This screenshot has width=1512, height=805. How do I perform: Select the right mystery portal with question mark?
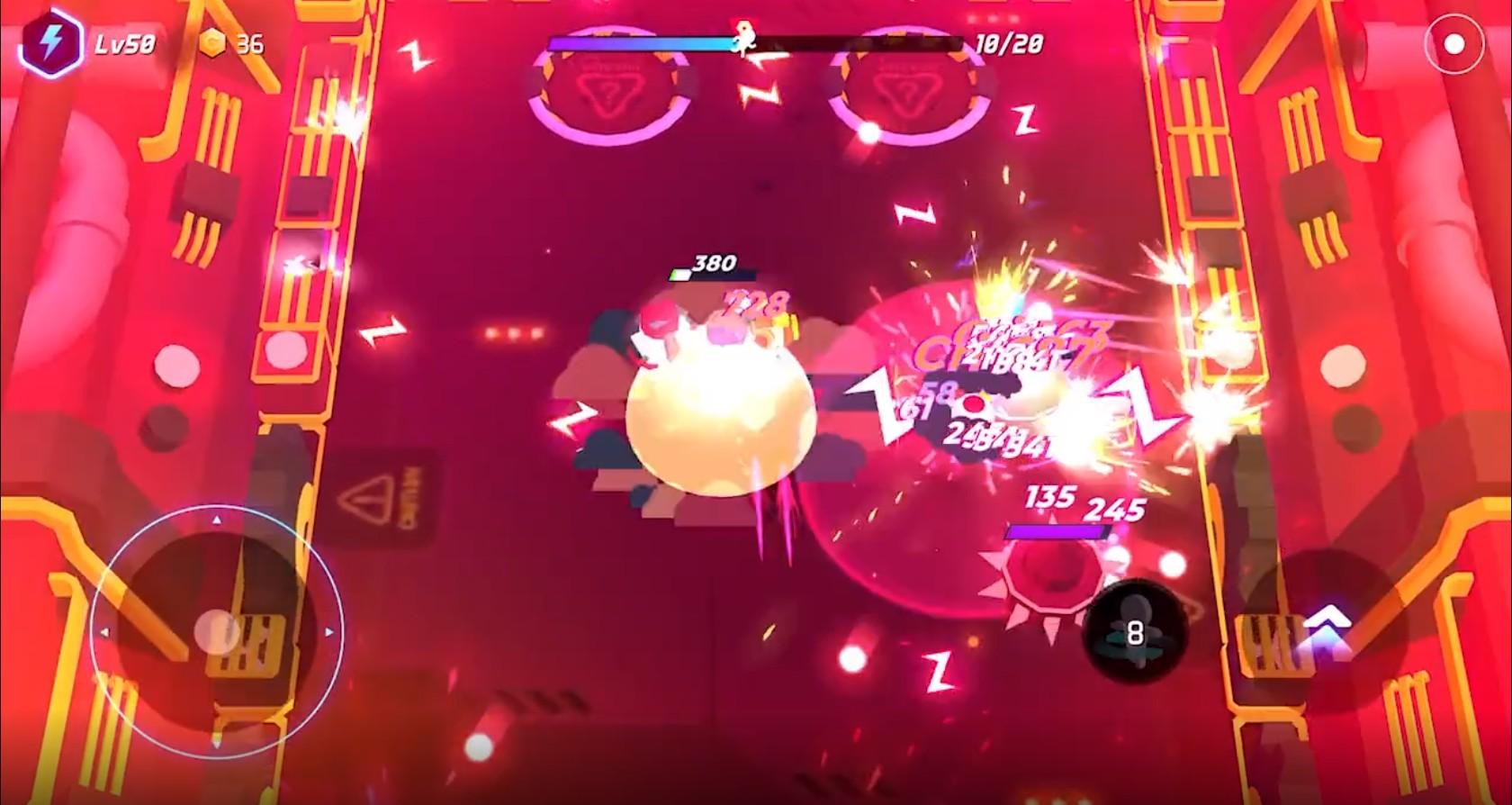point(909,86)
